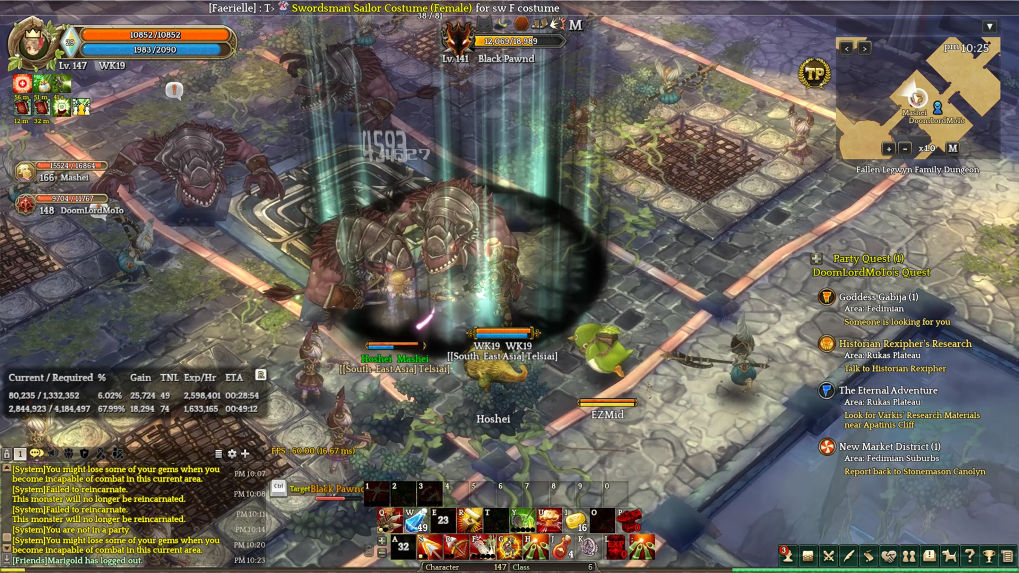The height and width of the screenshot is (573, 1019).
Task: Add a new chat tab with plus
Action: (x=245, y=454)
